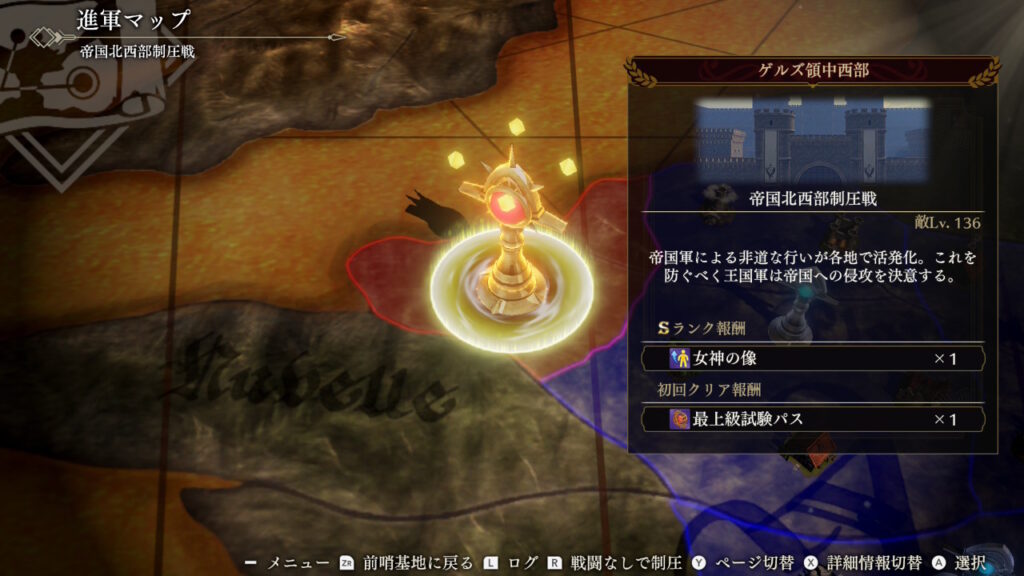Click the ゲルズ領中西部 panel header

point(812,72)
